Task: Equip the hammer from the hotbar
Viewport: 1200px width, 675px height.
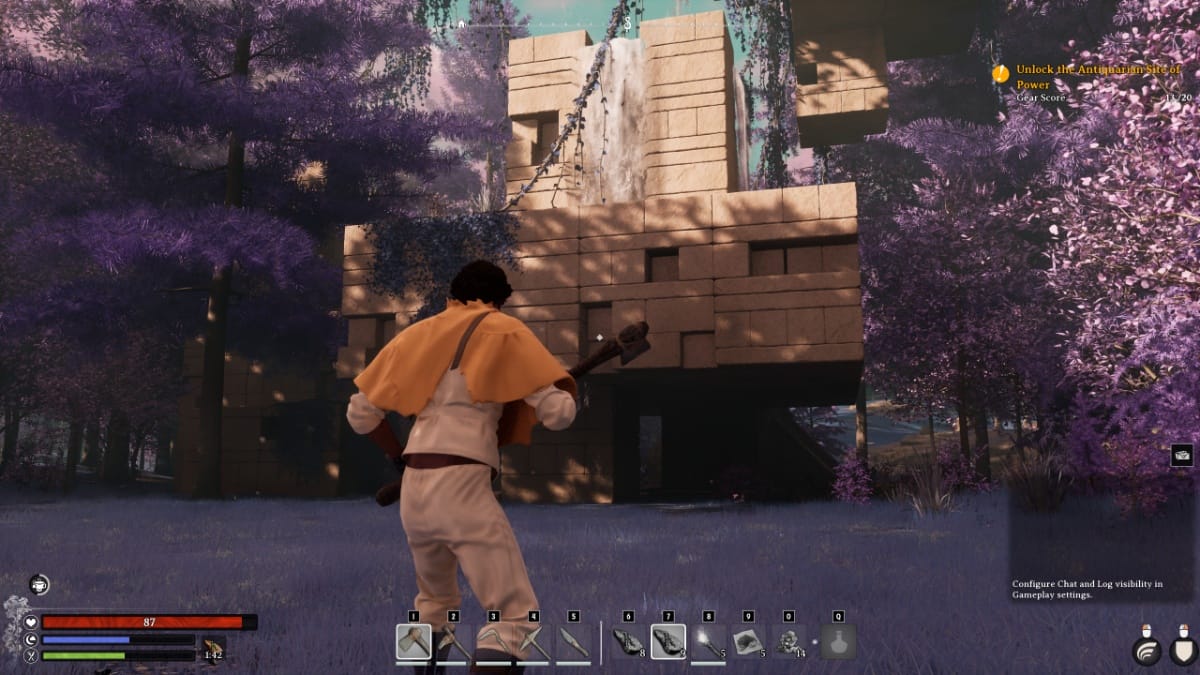Action: tap(453, 642)
